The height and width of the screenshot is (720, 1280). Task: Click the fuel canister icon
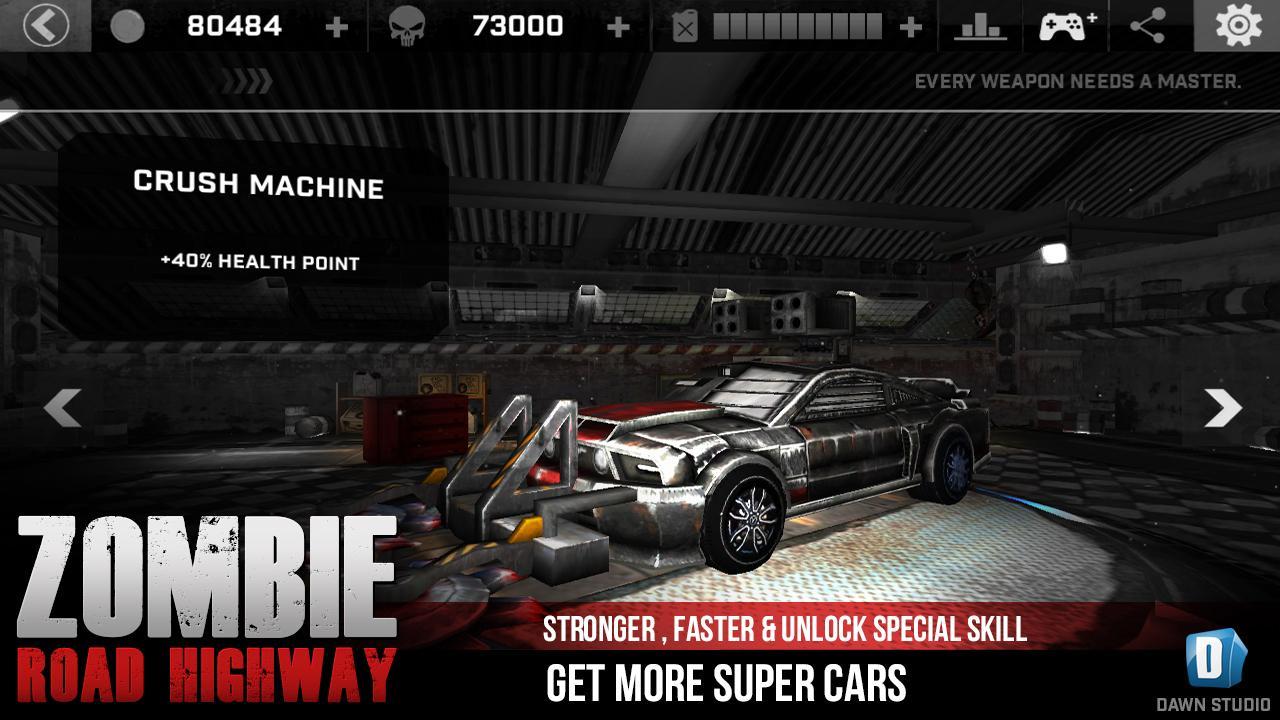click(685, 24)
